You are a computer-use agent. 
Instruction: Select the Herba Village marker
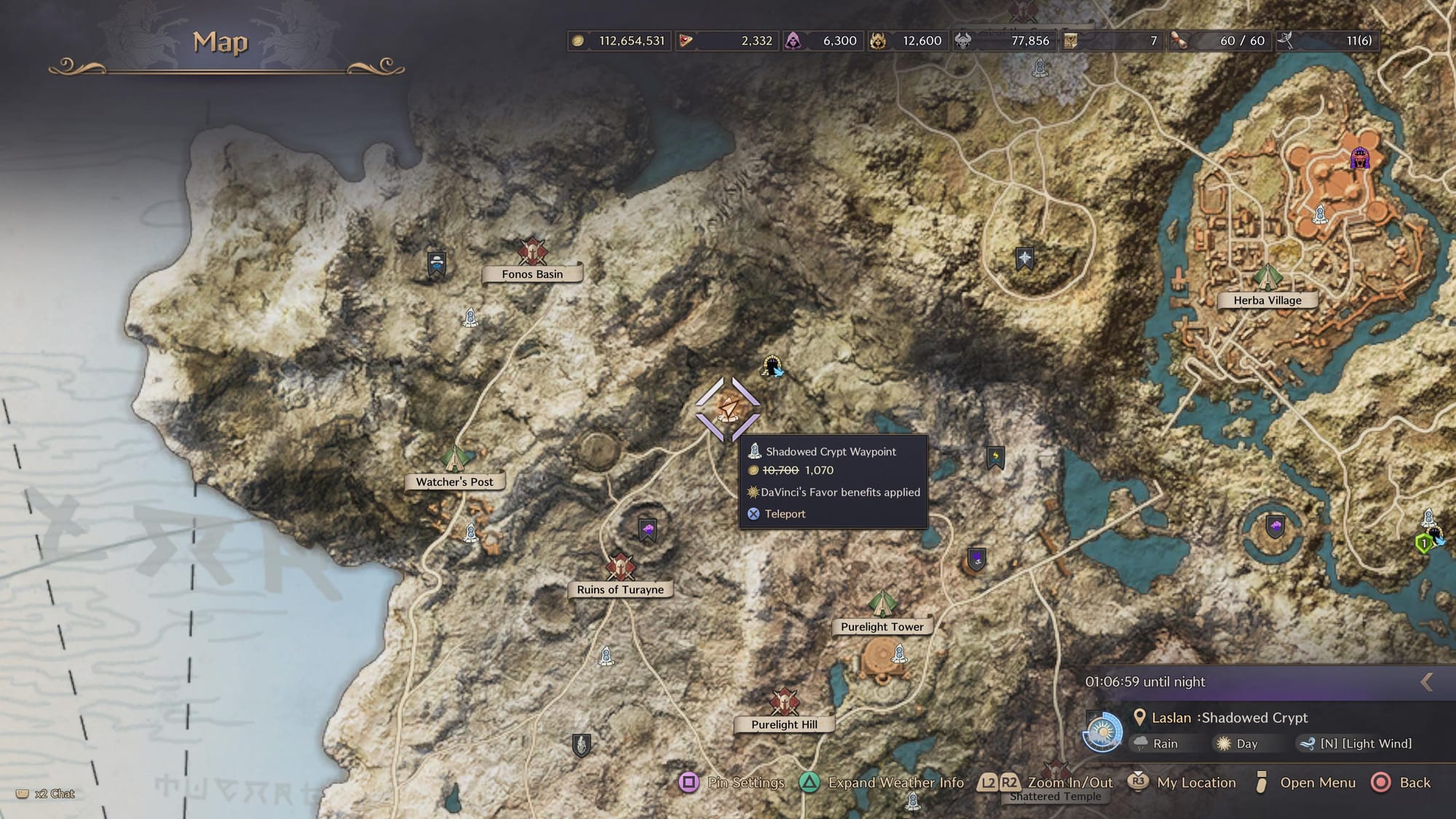point(1267,278)
